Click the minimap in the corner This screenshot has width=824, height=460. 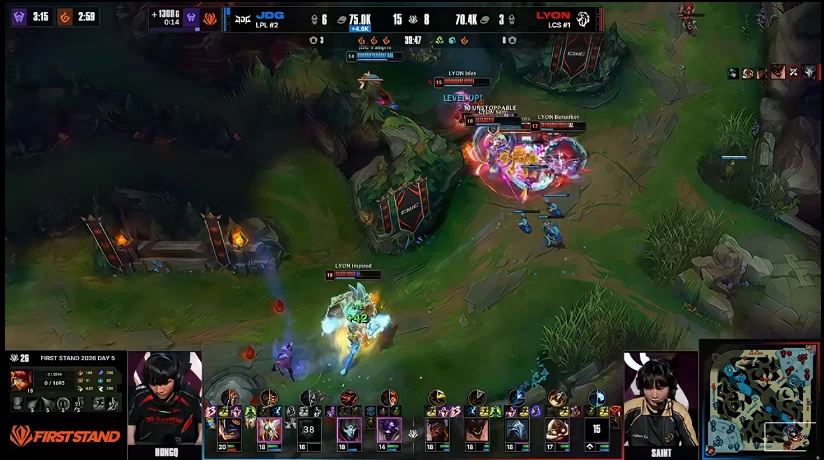point(761,397)
